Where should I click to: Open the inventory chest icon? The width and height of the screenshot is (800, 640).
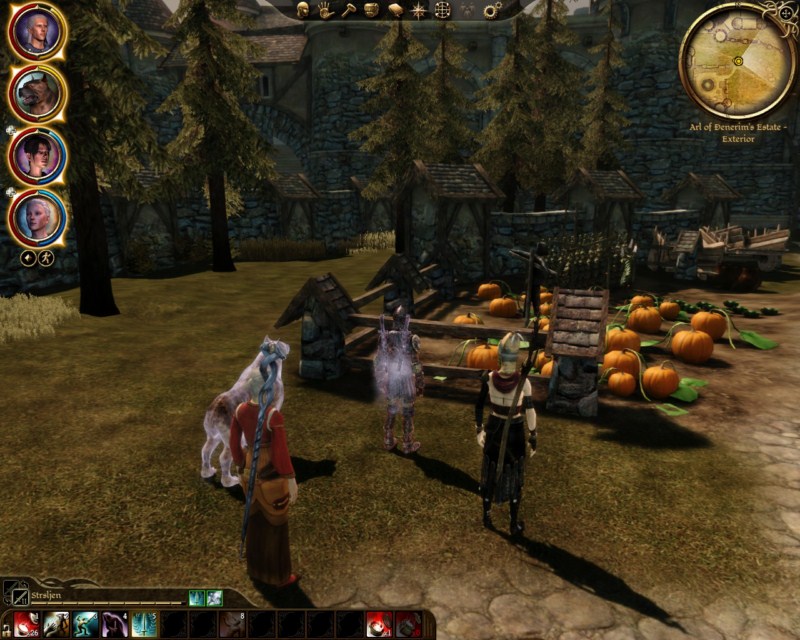(372, 9)
